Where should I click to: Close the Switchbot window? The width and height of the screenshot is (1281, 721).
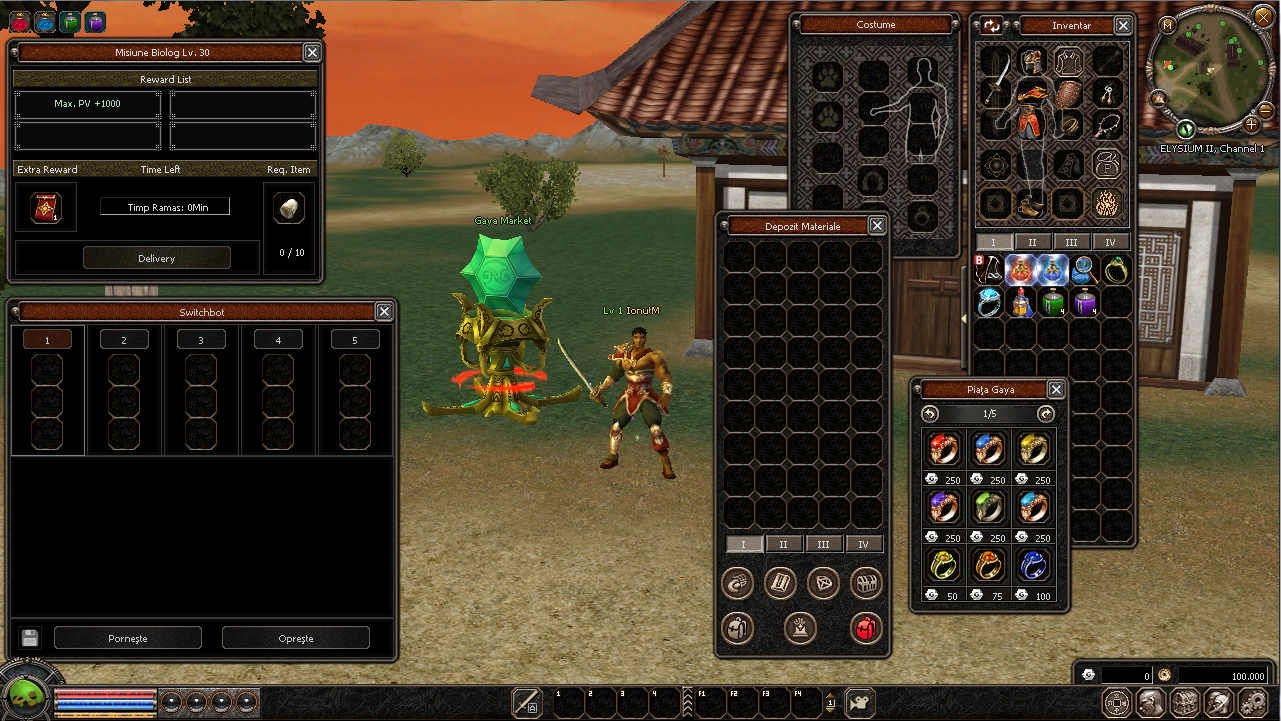click(384, 312)
